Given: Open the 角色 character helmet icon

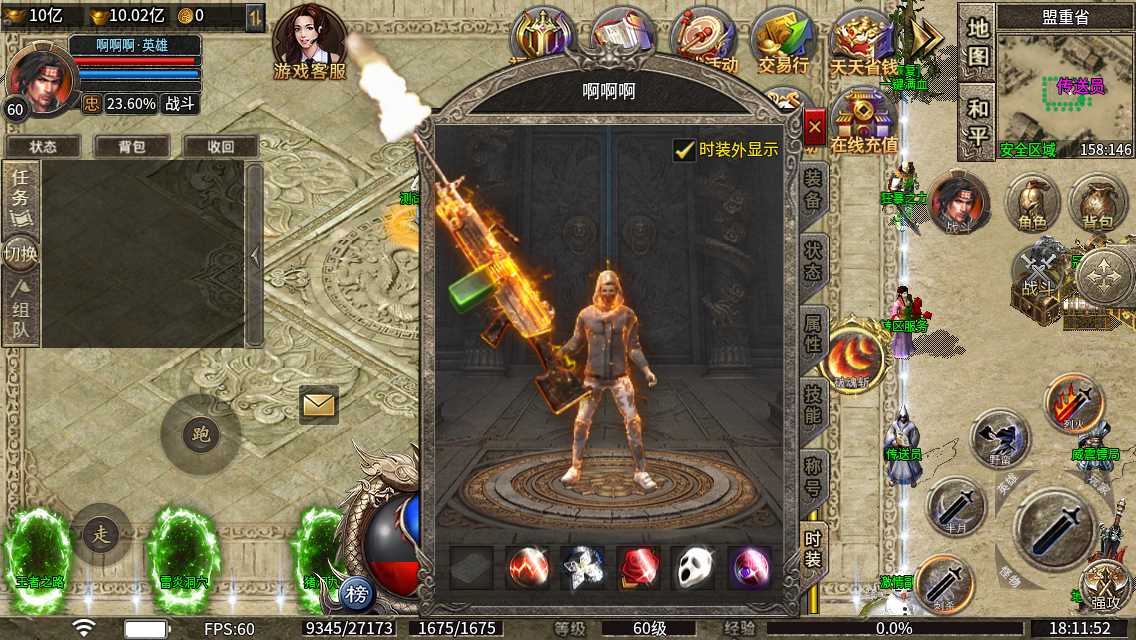Looking at the screenshot, I should [x=1033, y=204].
